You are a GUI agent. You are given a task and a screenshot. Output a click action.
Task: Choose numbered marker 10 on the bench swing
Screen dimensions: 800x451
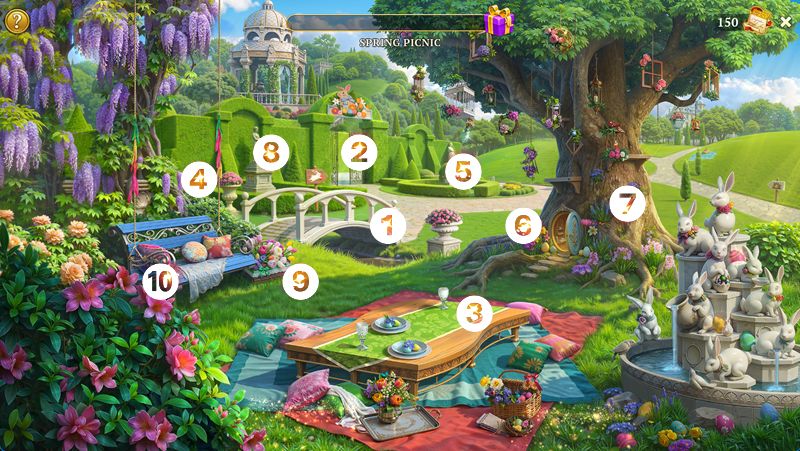(x=159, y=281)
